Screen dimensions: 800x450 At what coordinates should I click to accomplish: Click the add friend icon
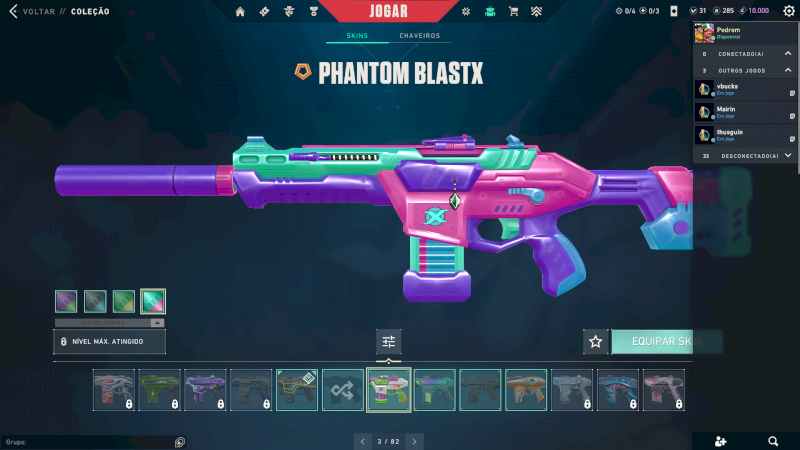click(722, 441)
